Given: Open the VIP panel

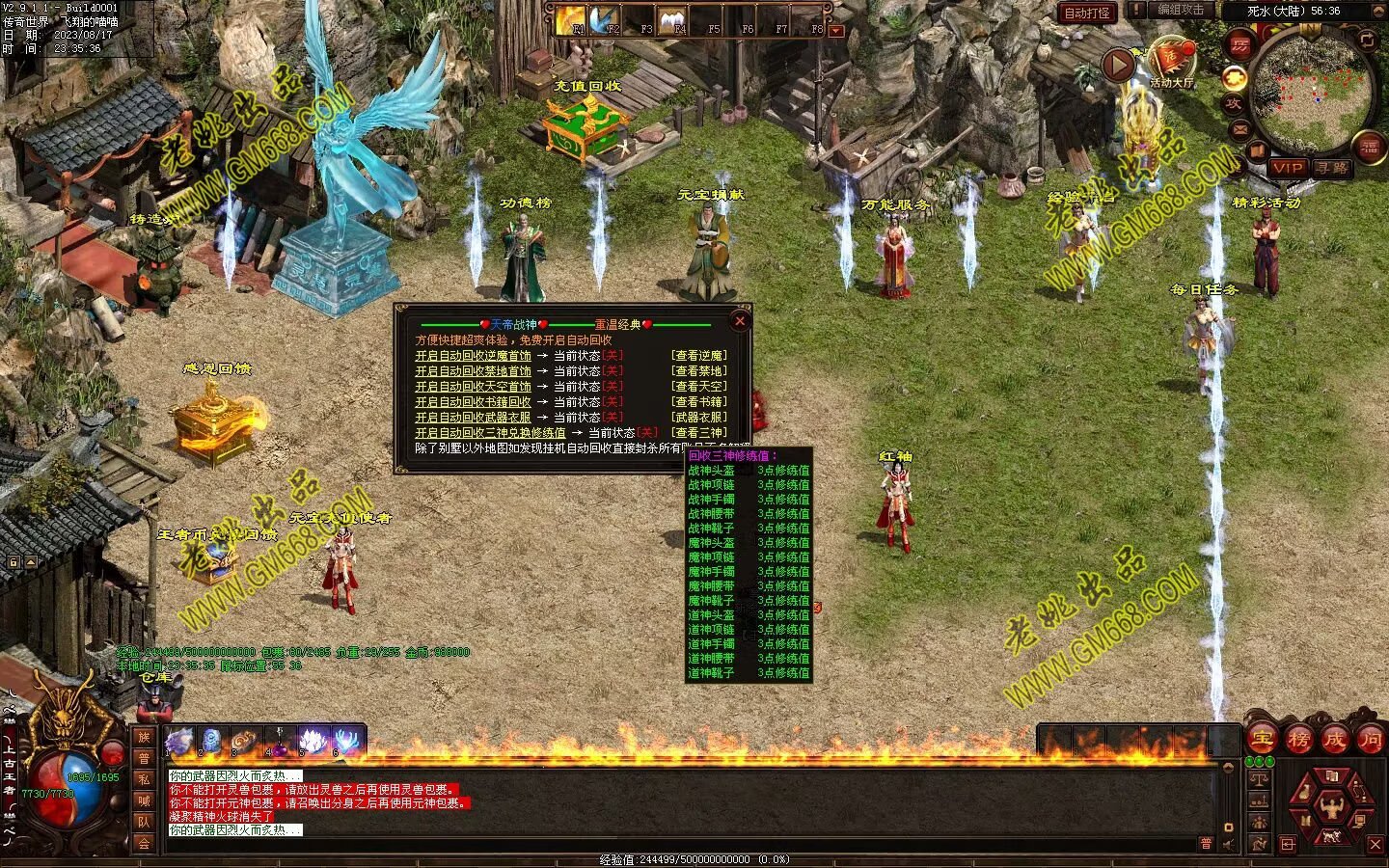Looking at the screenshot, I should point(1287,168).
